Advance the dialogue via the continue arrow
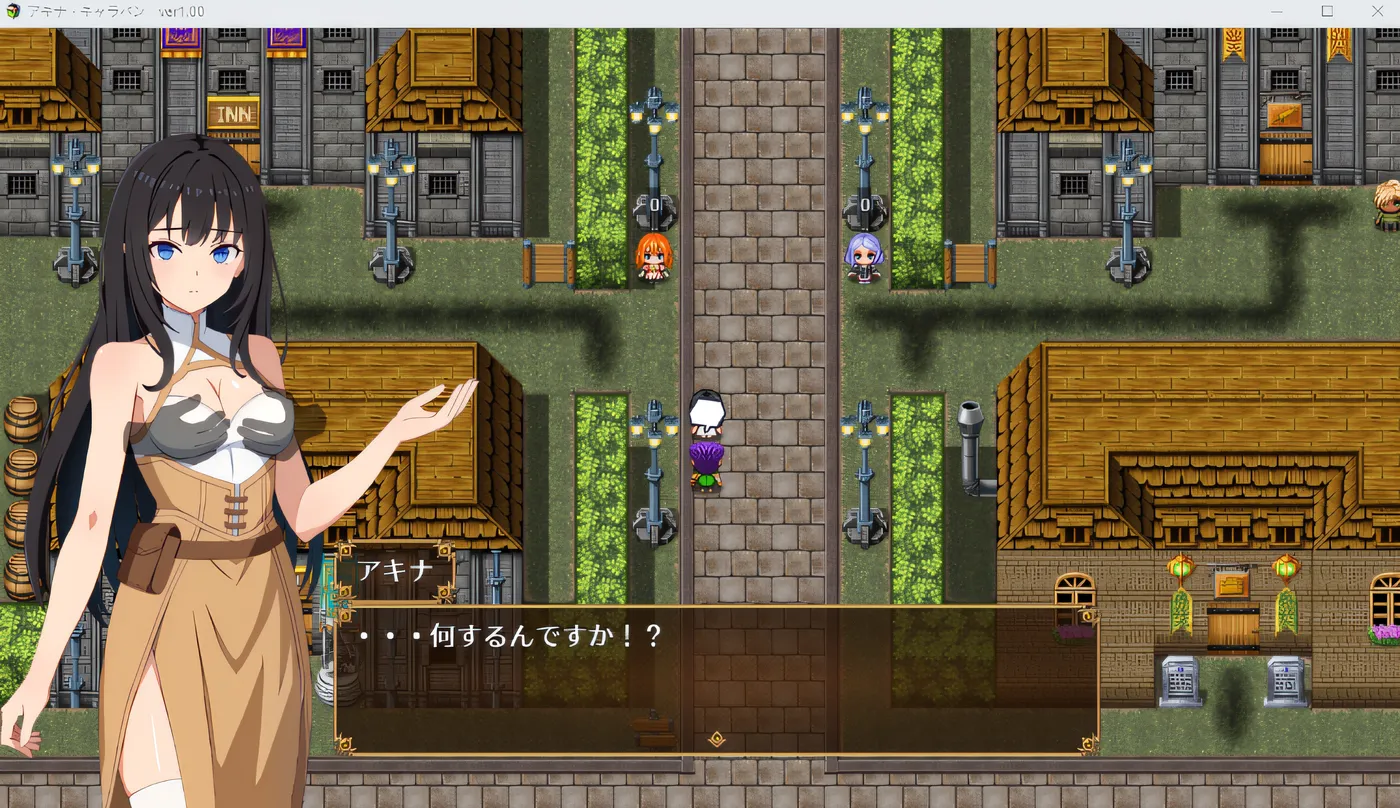Screen dimensions: 1400x808 click(716, 740)
